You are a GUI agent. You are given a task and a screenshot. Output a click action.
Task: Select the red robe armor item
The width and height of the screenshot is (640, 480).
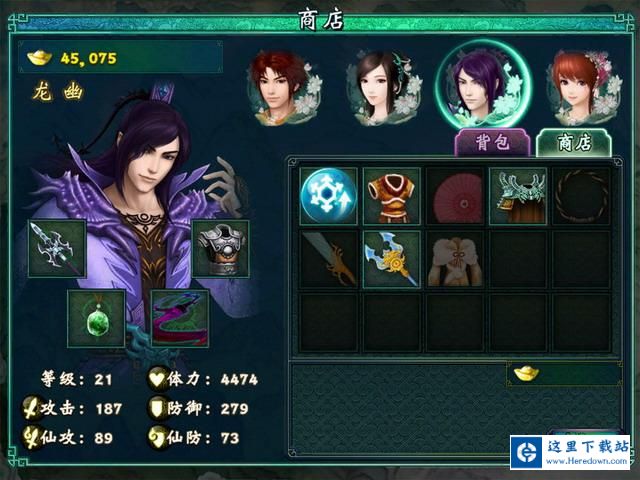coord(391,196)
